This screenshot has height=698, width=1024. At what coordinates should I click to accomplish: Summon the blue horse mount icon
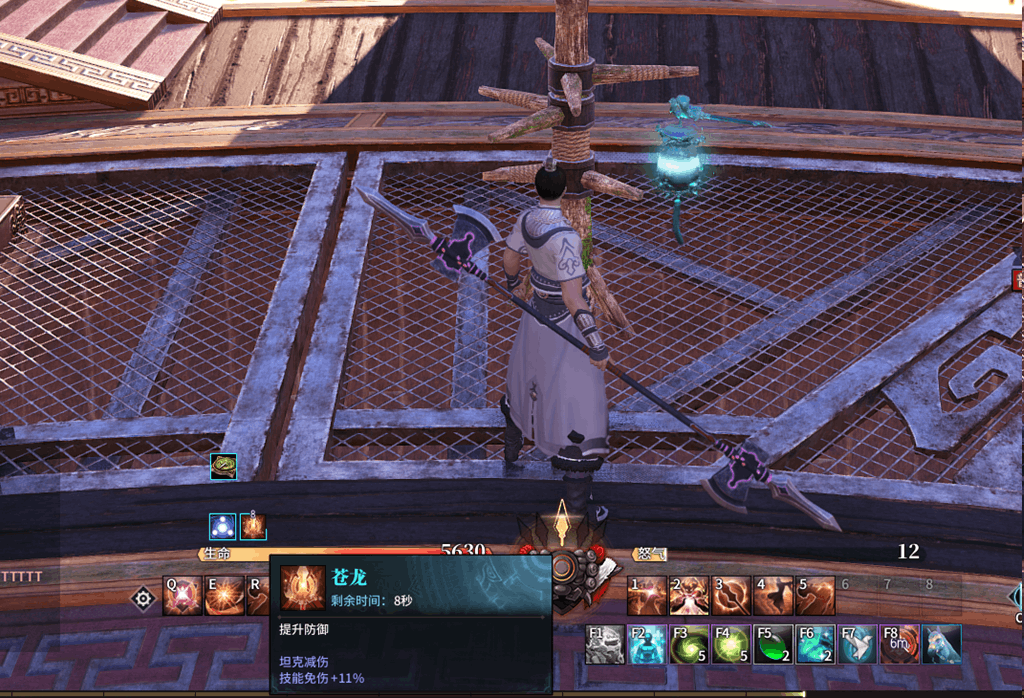tap(941, 645)
